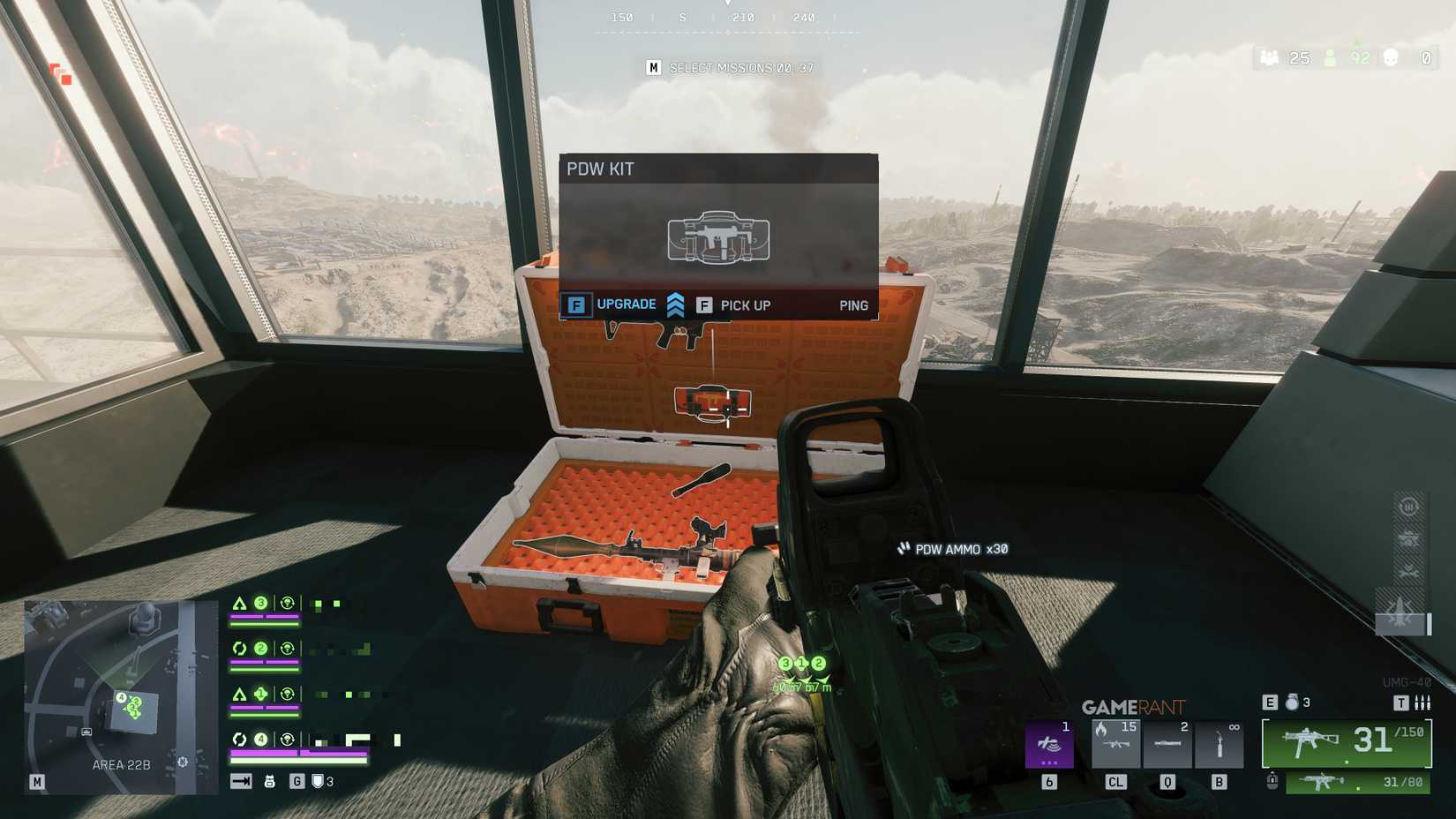
Task: Click the secondary weapon ammo icon
Action: pyautogui.click(x=1323, y=782)
